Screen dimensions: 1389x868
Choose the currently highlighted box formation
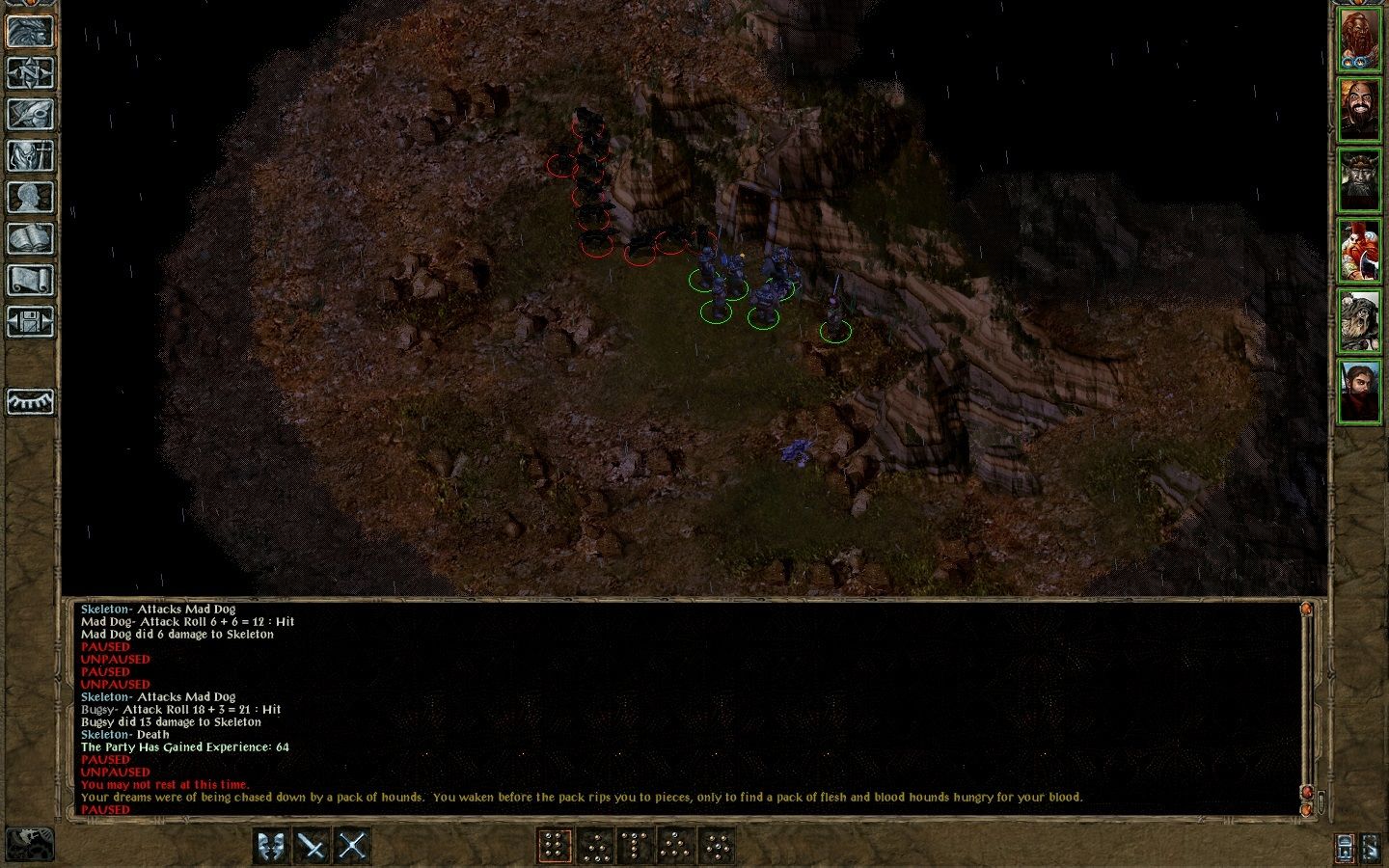555,843
